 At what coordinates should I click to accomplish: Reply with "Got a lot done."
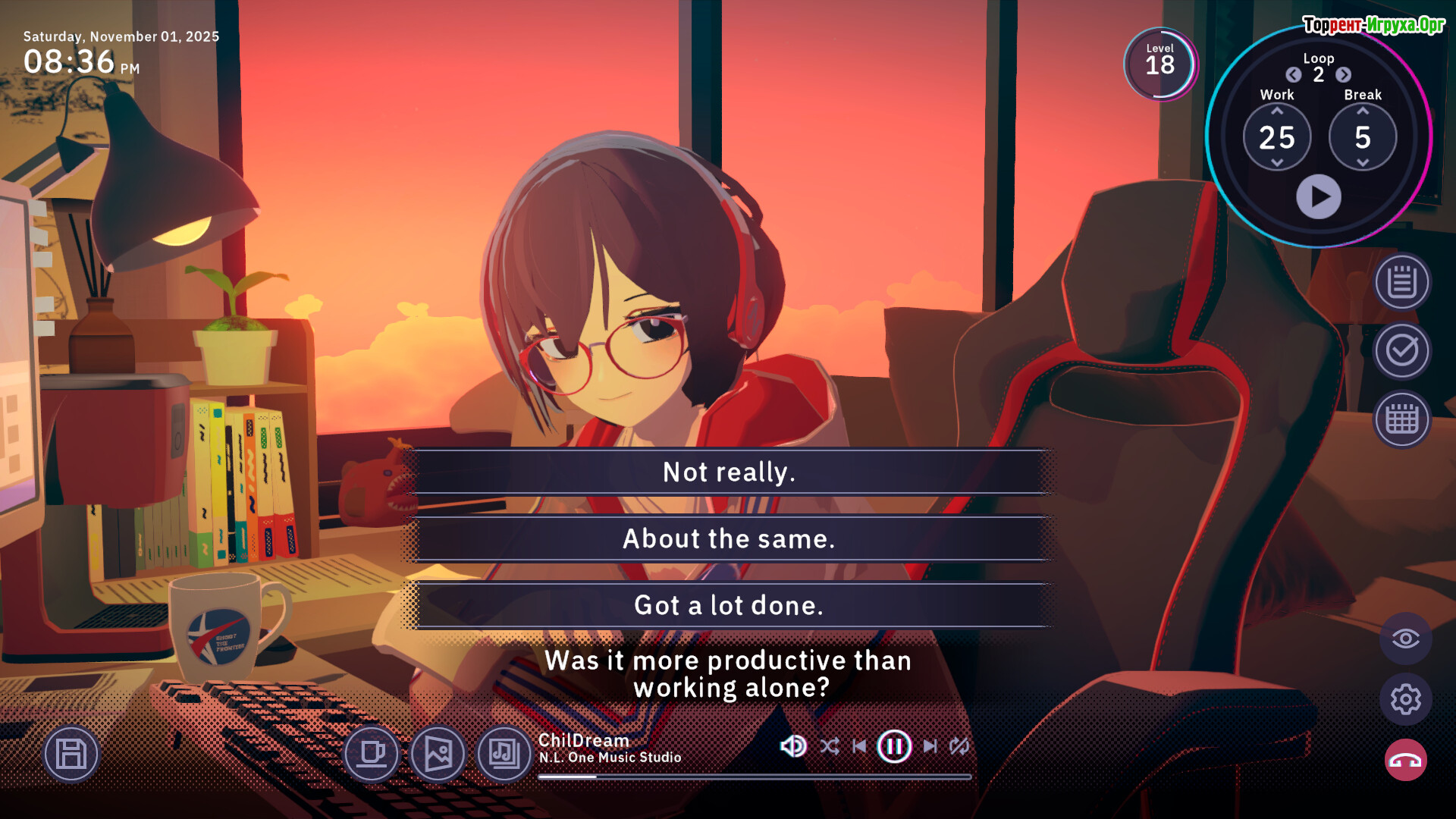coord(728,605)
